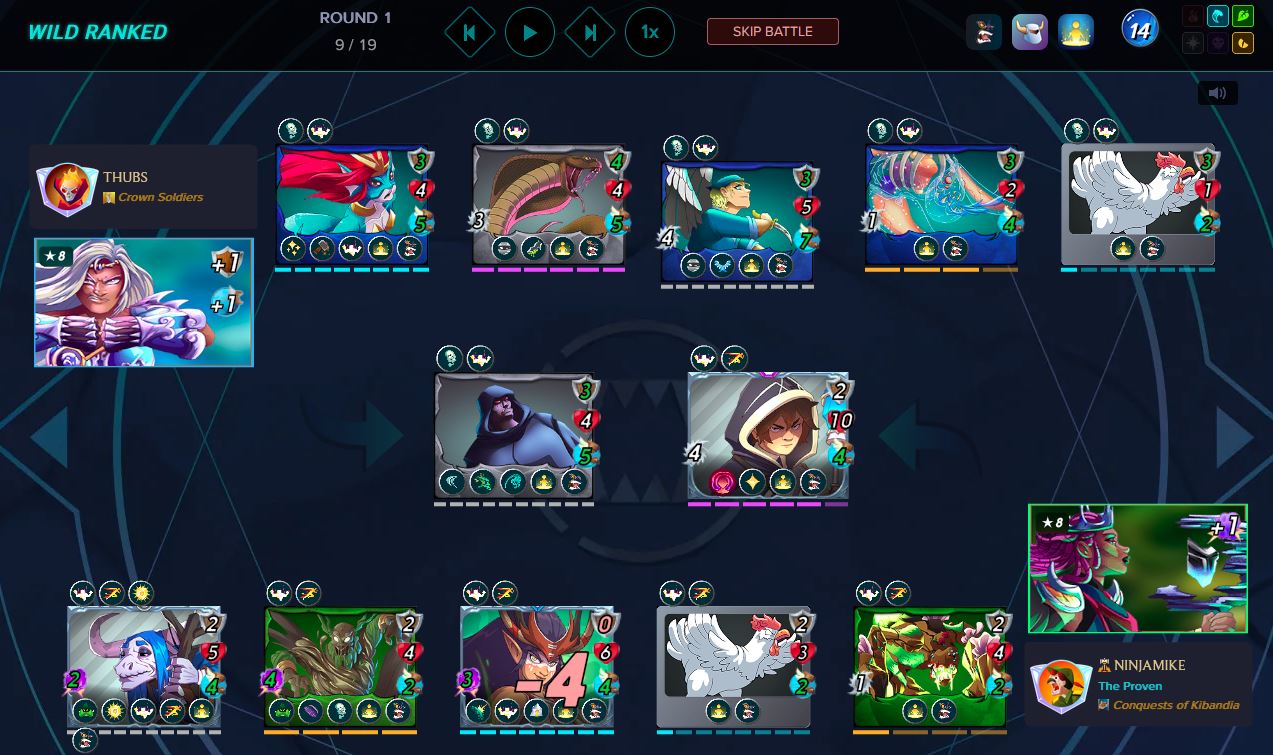This screenshot has height=755, width=1273.
Task: Toggle the battle sound speaker icon
Action: click(1217, 93)
